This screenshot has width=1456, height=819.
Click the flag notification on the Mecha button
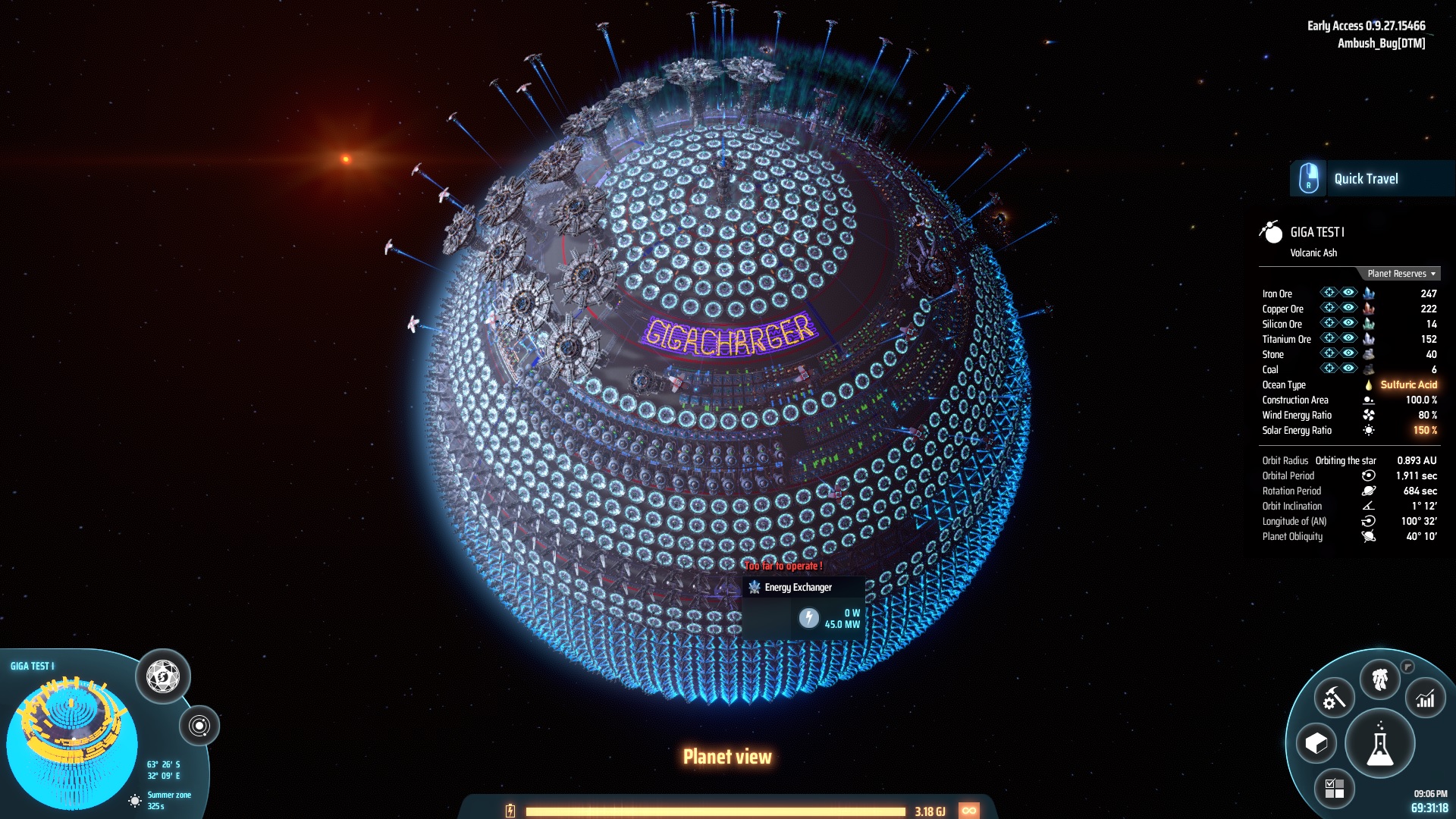click(x=1408, y=667)
